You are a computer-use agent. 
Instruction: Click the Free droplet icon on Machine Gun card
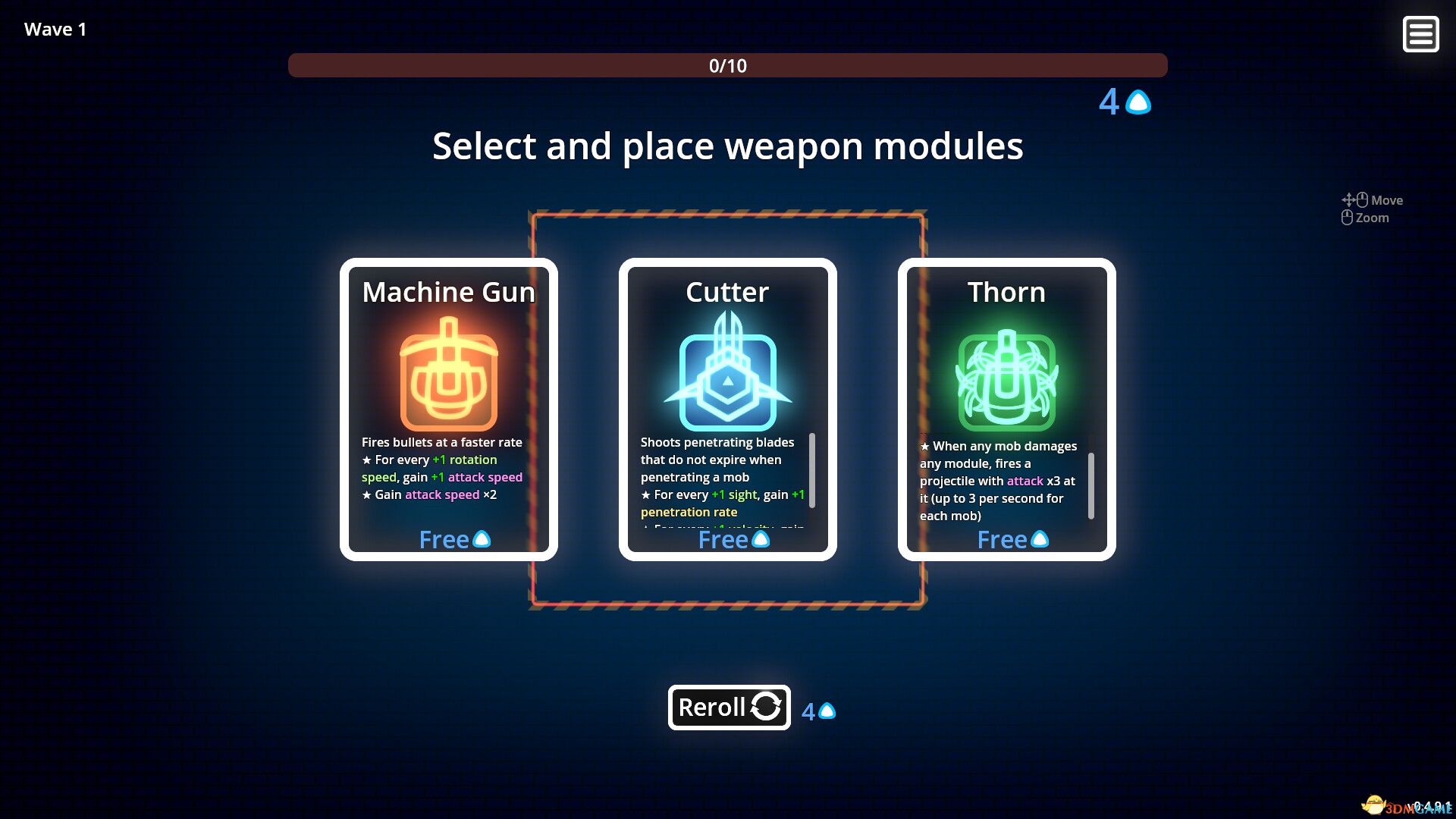tap(483, 539)
